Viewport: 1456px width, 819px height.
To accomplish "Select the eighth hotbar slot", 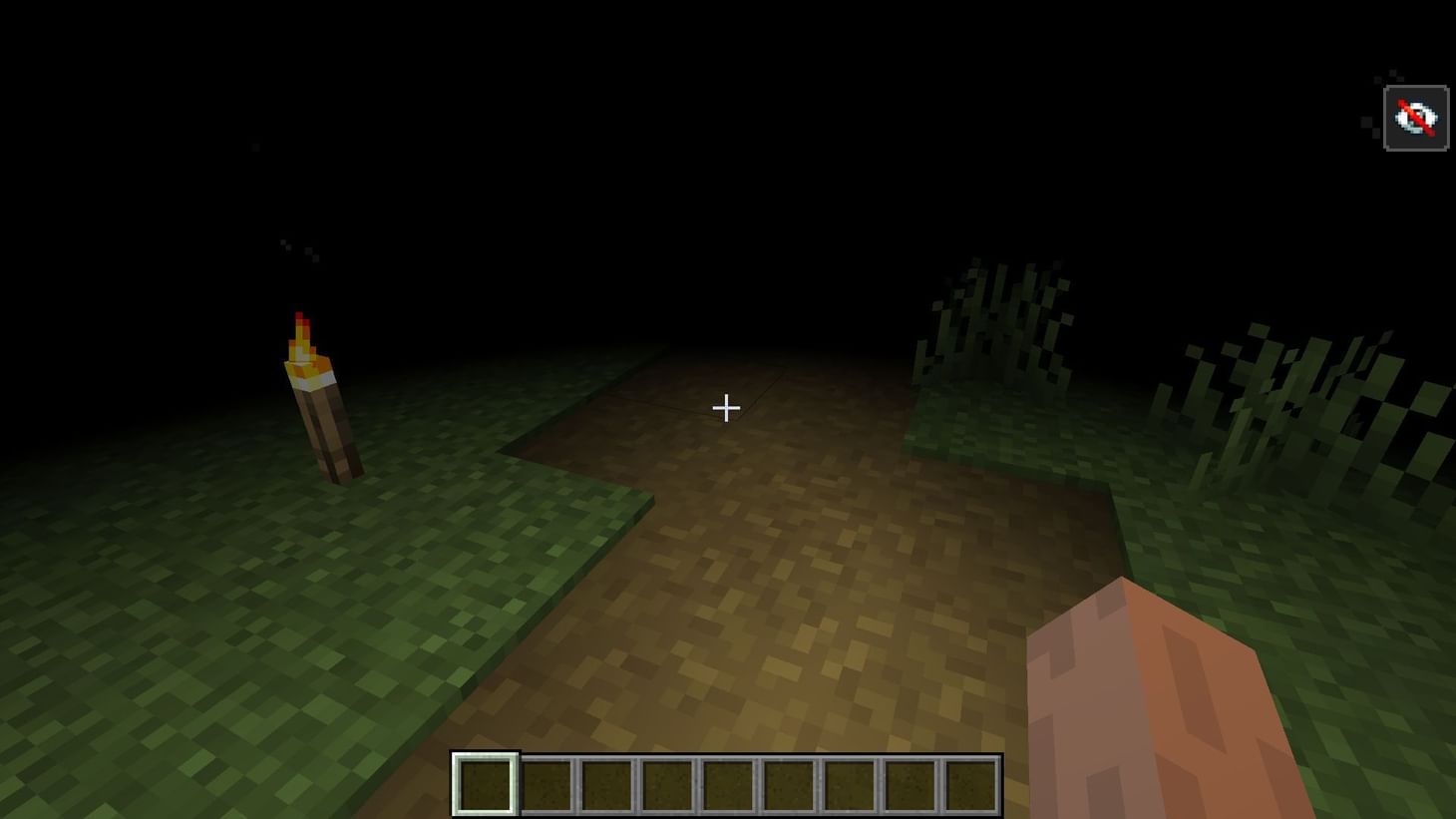I will 910,783.
